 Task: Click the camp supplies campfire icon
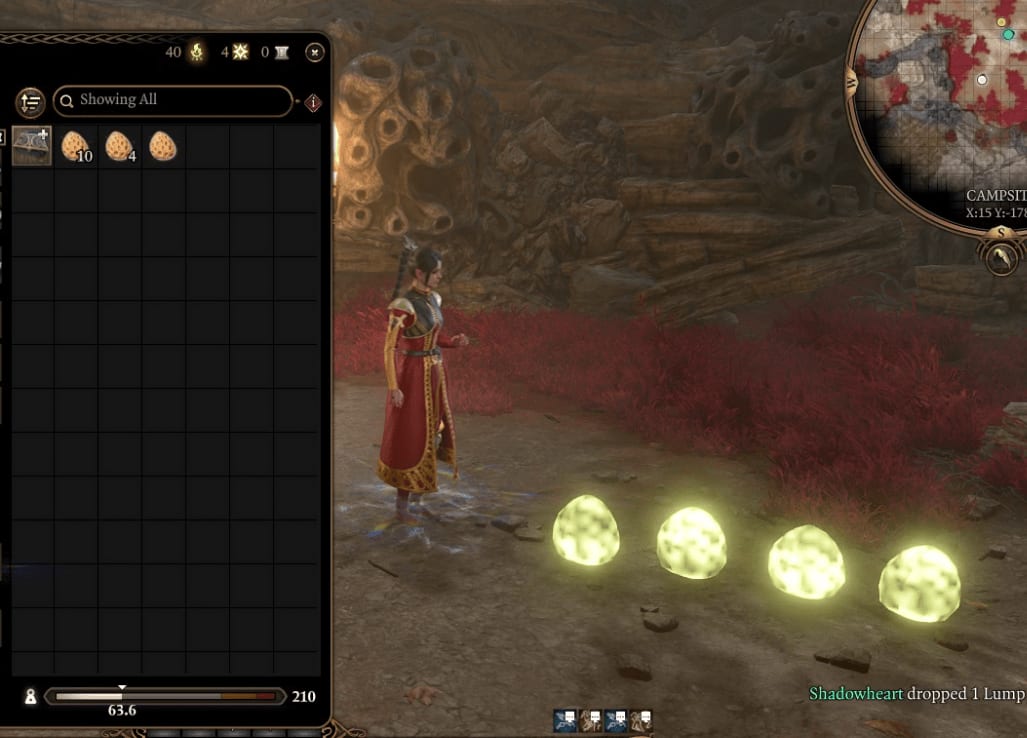pos(197,52)
